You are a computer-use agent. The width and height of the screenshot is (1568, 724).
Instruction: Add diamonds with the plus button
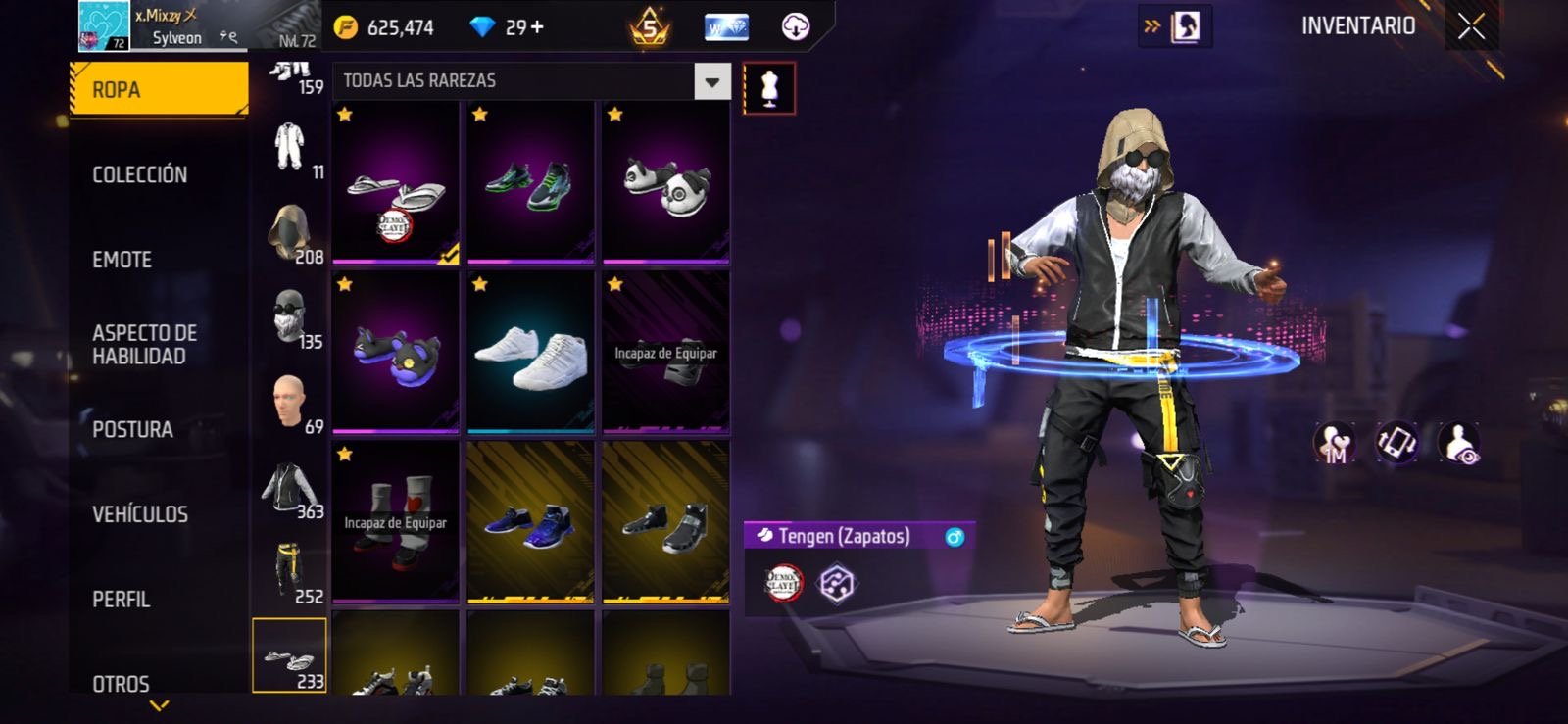coord(537,27)
